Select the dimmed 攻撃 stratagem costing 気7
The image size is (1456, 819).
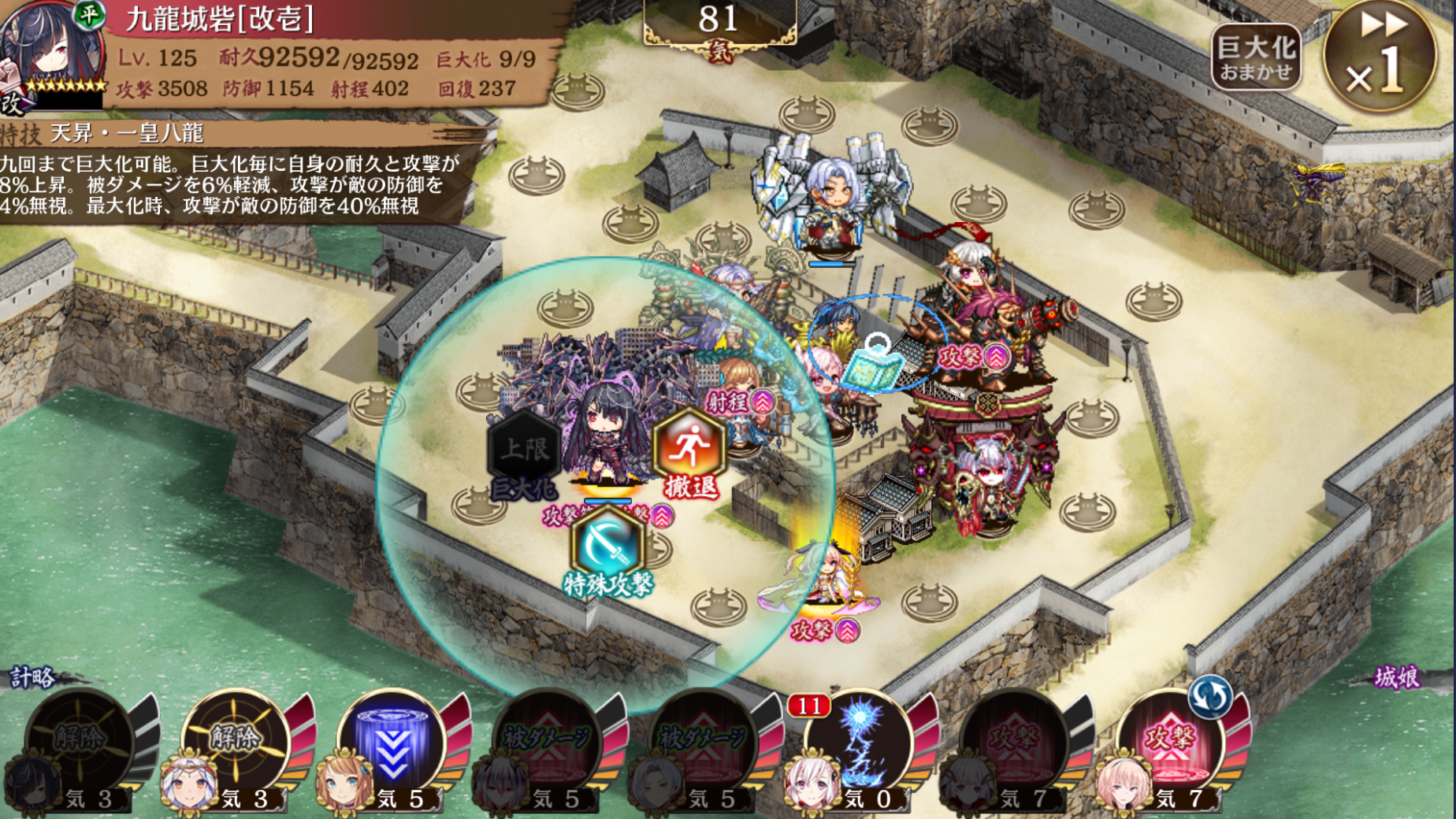click(1015, 744)
